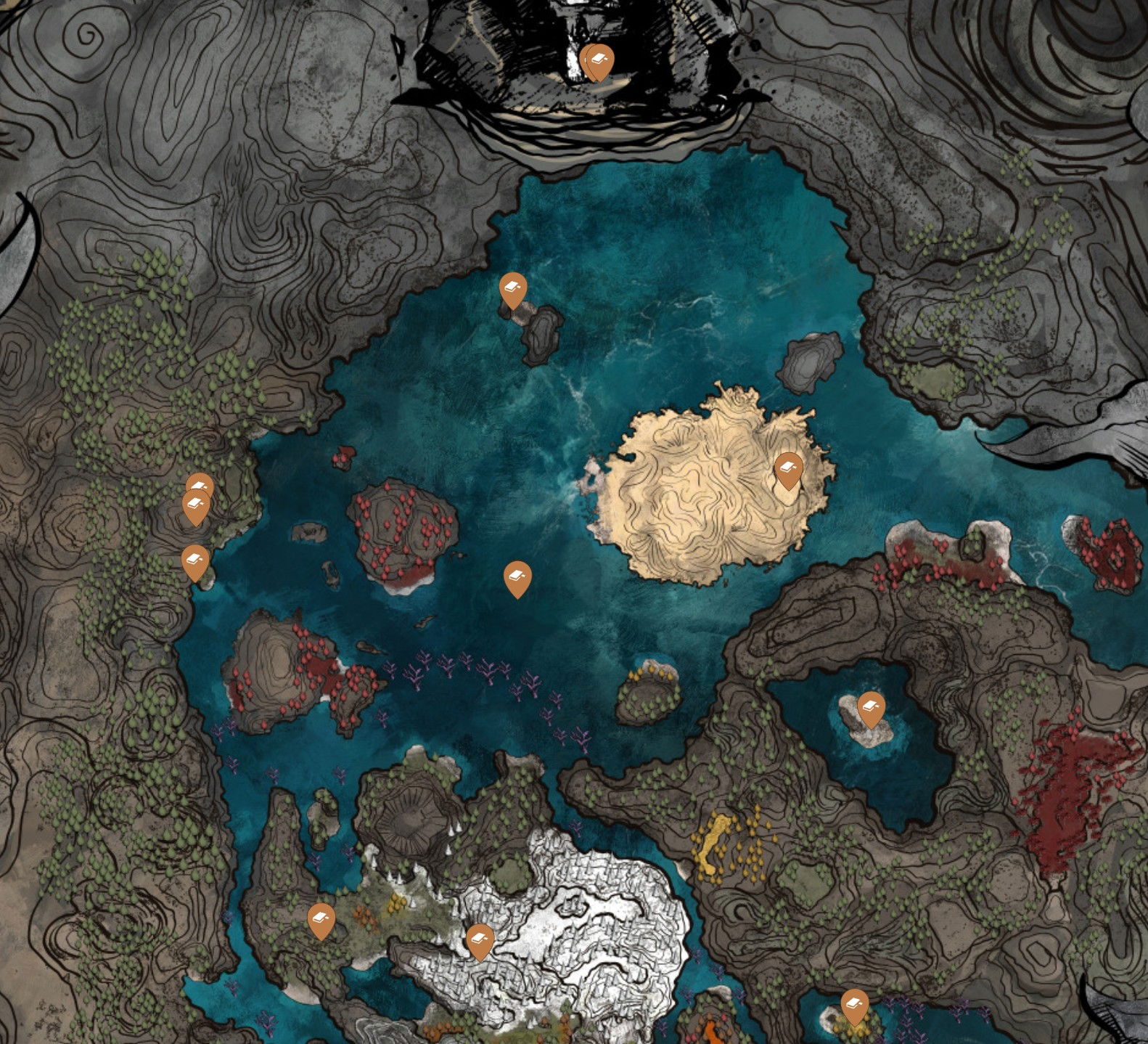Click the book marker near the orange trees peninsula
1148x1044 pixels.
(x=321, y=920)
